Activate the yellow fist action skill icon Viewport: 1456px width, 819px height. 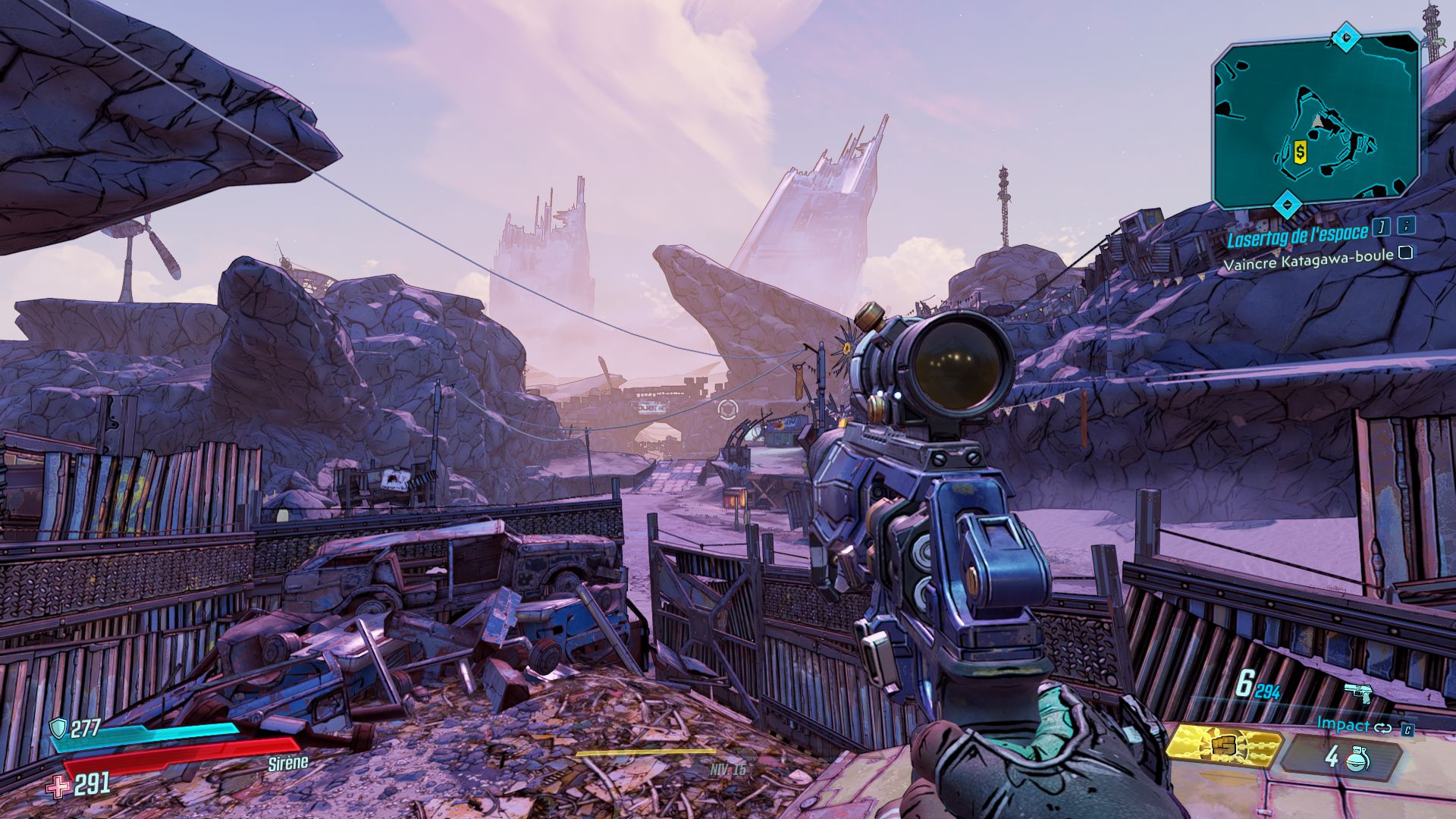(1223, 745)
